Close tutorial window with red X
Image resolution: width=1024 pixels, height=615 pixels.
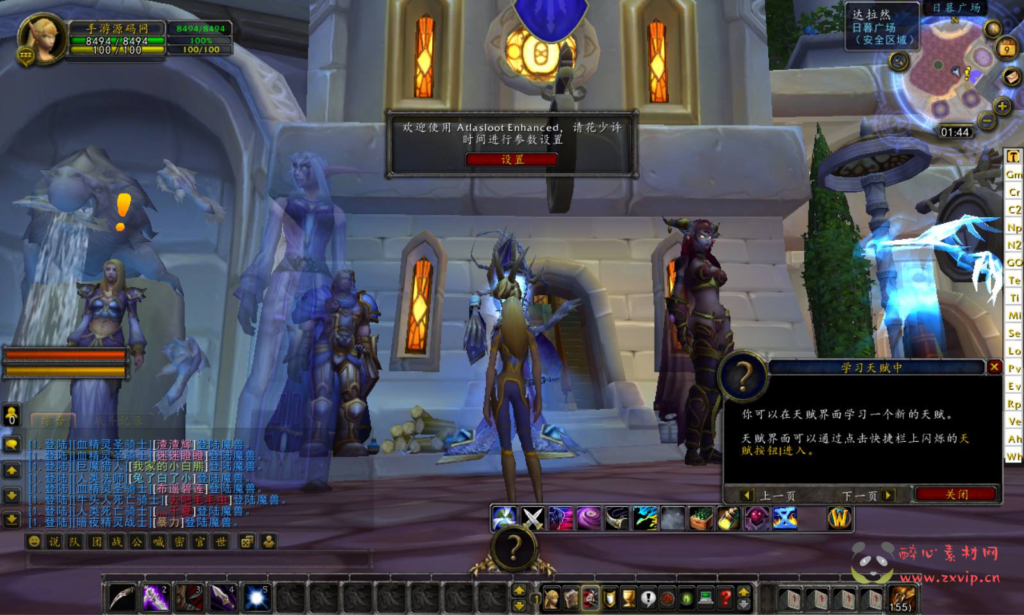tap(994, 367)
